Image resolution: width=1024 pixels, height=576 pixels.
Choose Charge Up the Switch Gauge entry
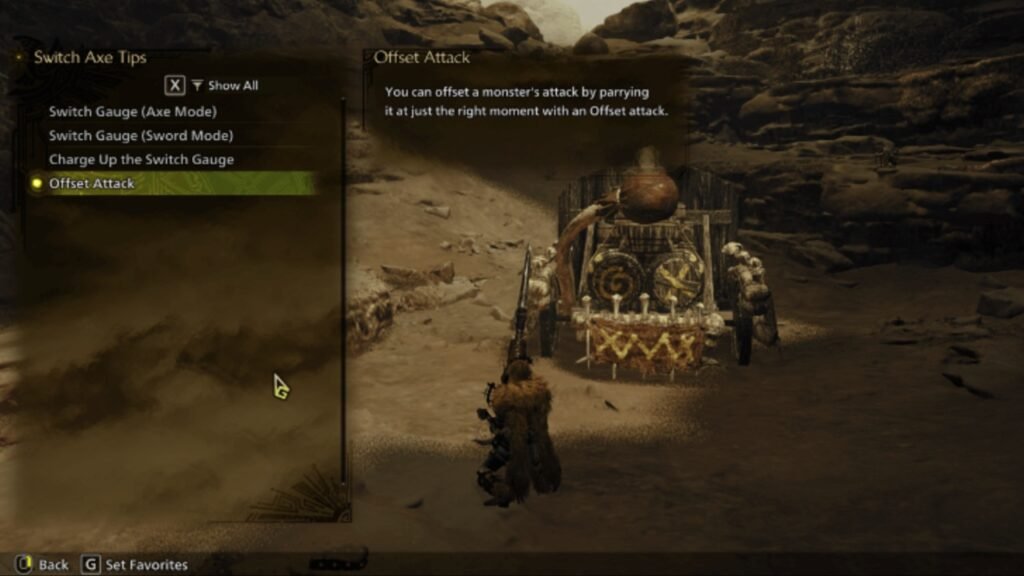point(141,159)
